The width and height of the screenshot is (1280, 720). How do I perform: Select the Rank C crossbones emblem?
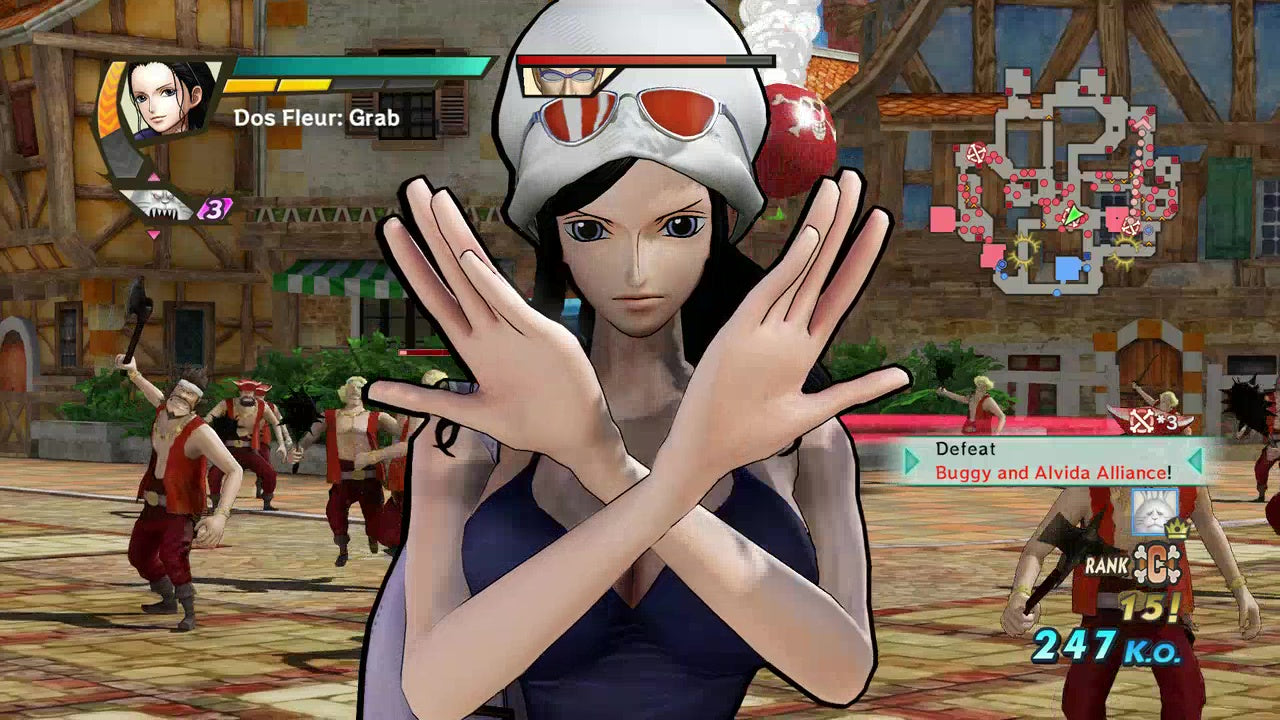click(x=1157, y=563)
